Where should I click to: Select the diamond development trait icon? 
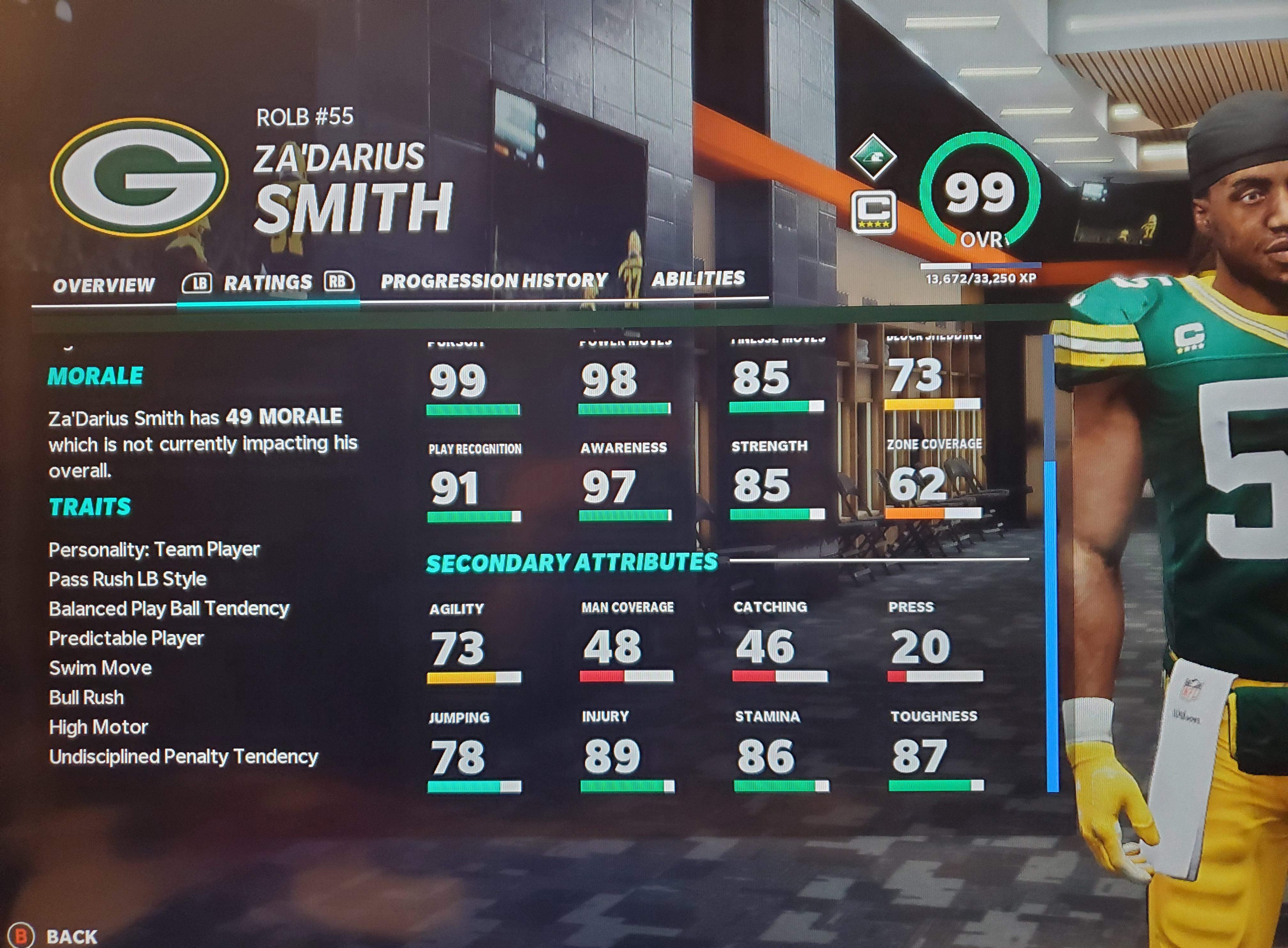[x=873, y=156]
